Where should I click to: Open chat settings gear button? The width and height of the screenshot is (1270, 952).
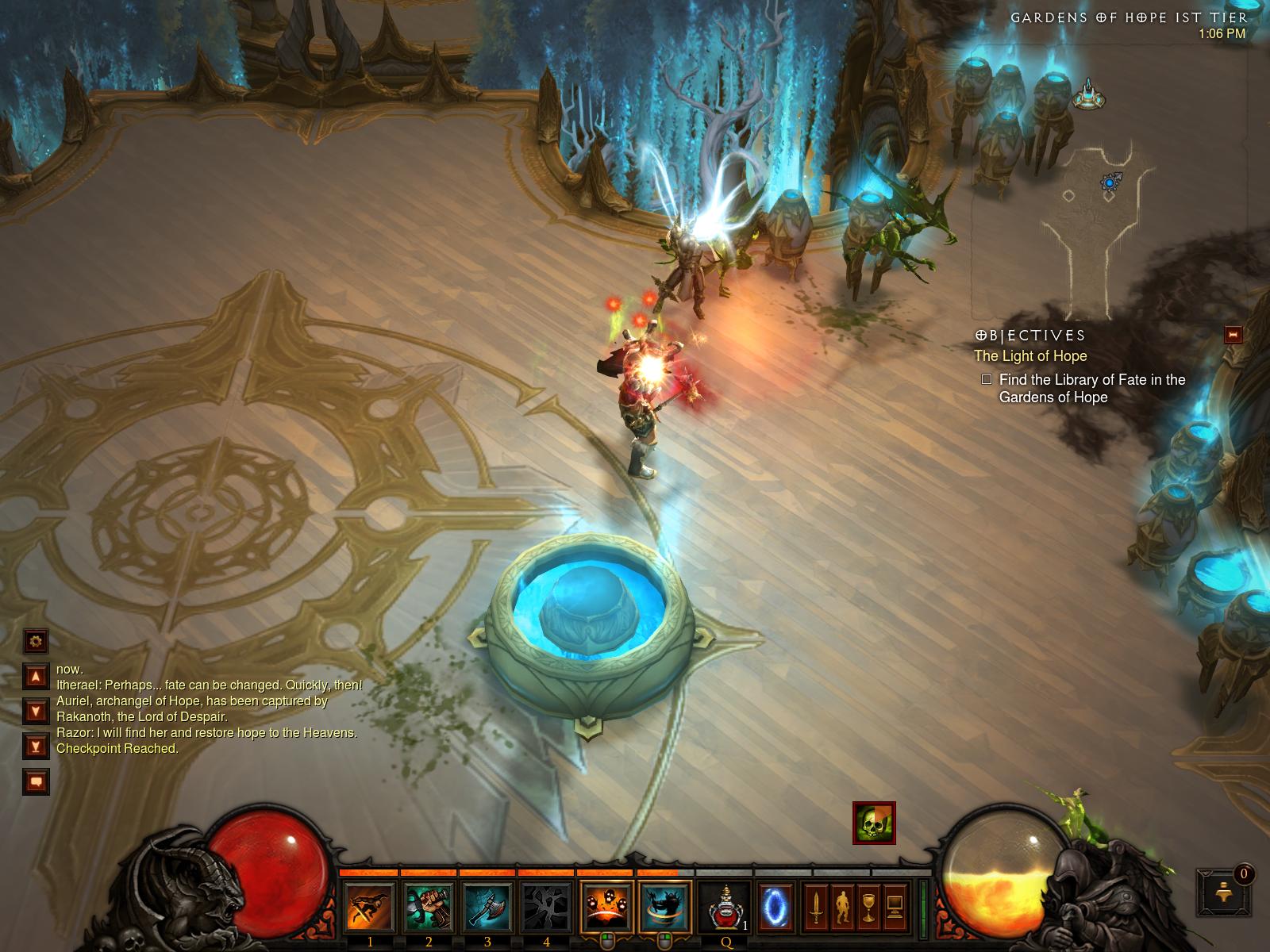click(x=36, y=640)
